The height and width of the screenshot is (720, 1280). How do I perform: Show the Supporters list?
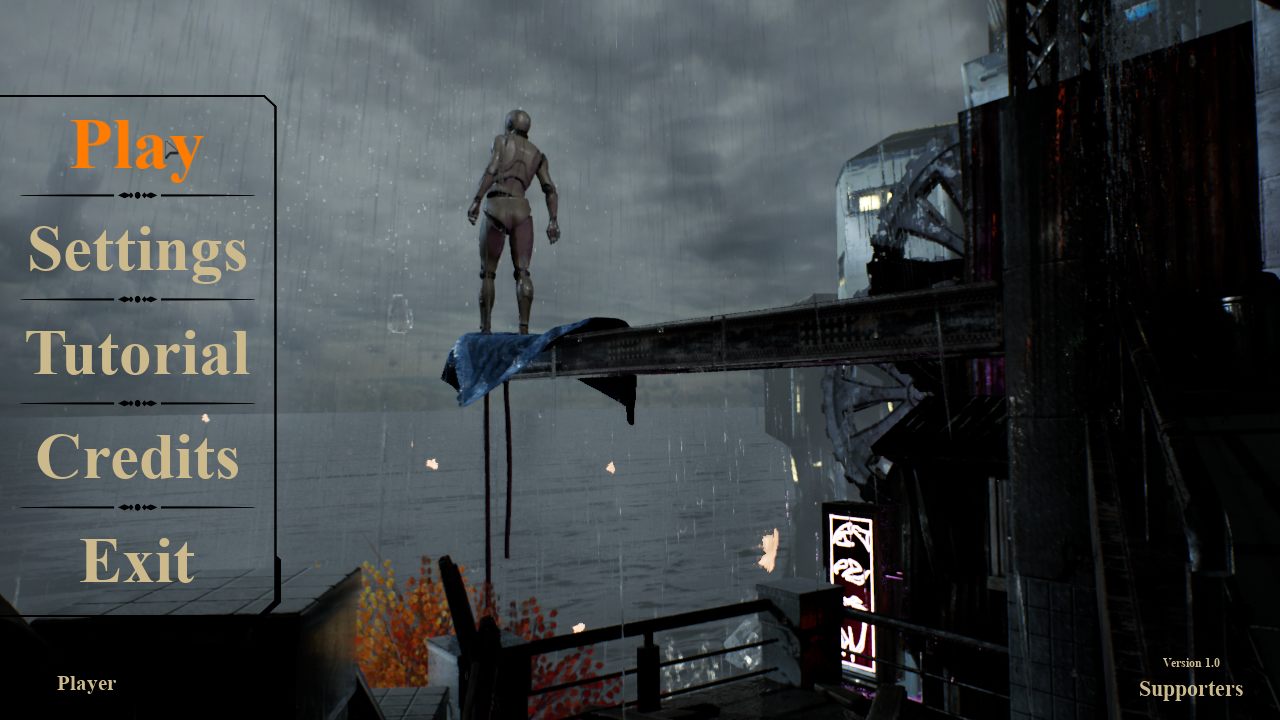pos(1190,689)
